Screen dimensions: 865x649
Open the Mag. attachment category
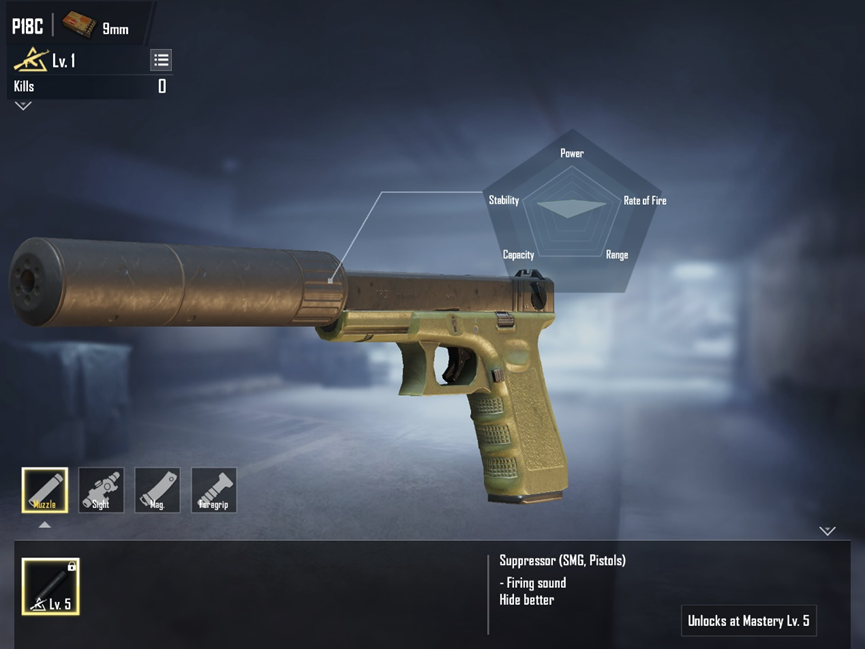pos(158,490)
